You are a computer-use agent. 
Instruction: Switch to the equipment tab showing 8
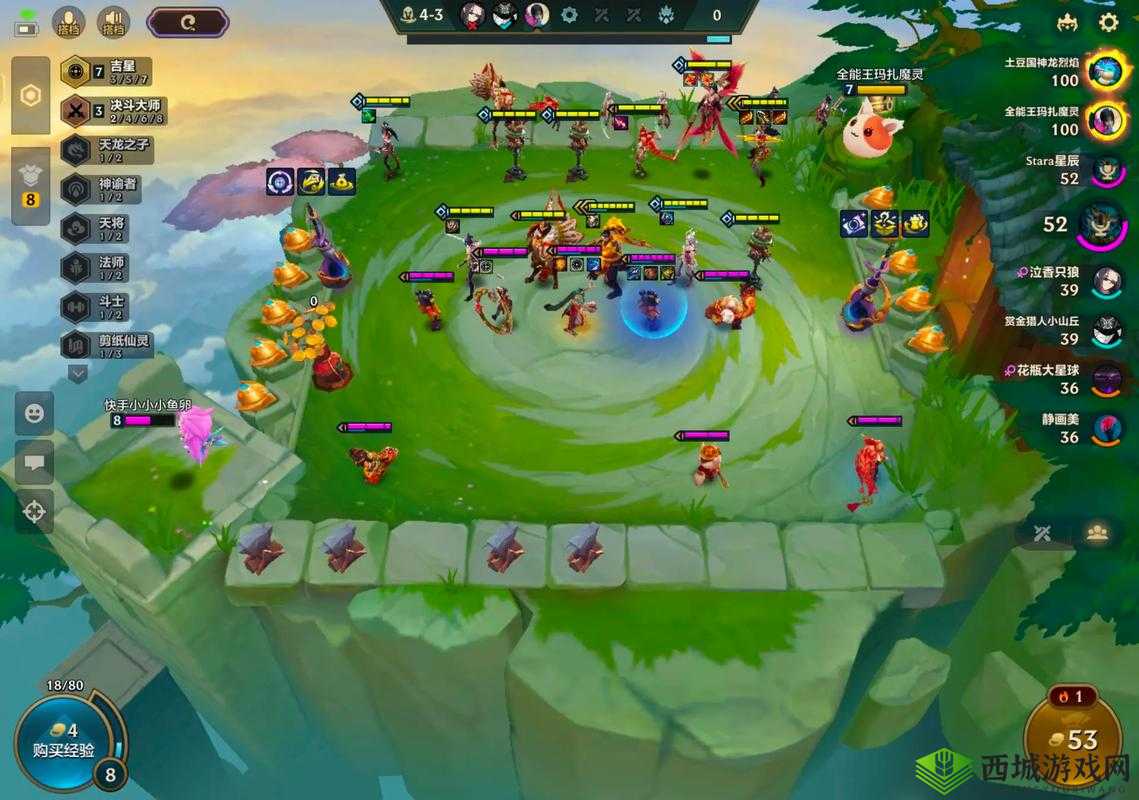pyautogui.click(x=31, y=185)
